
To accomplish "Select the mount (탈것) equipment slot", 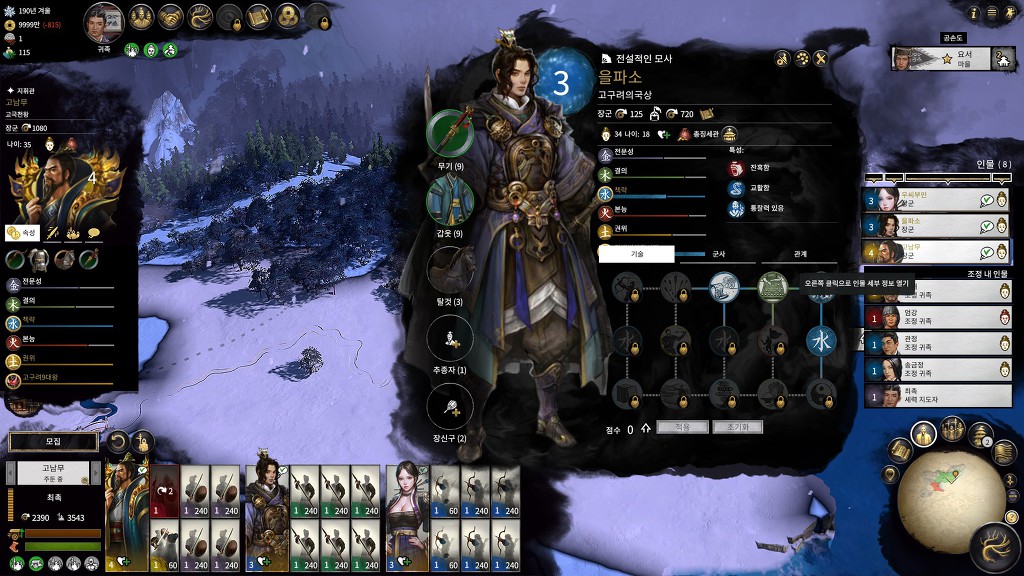I will (450, 270).
